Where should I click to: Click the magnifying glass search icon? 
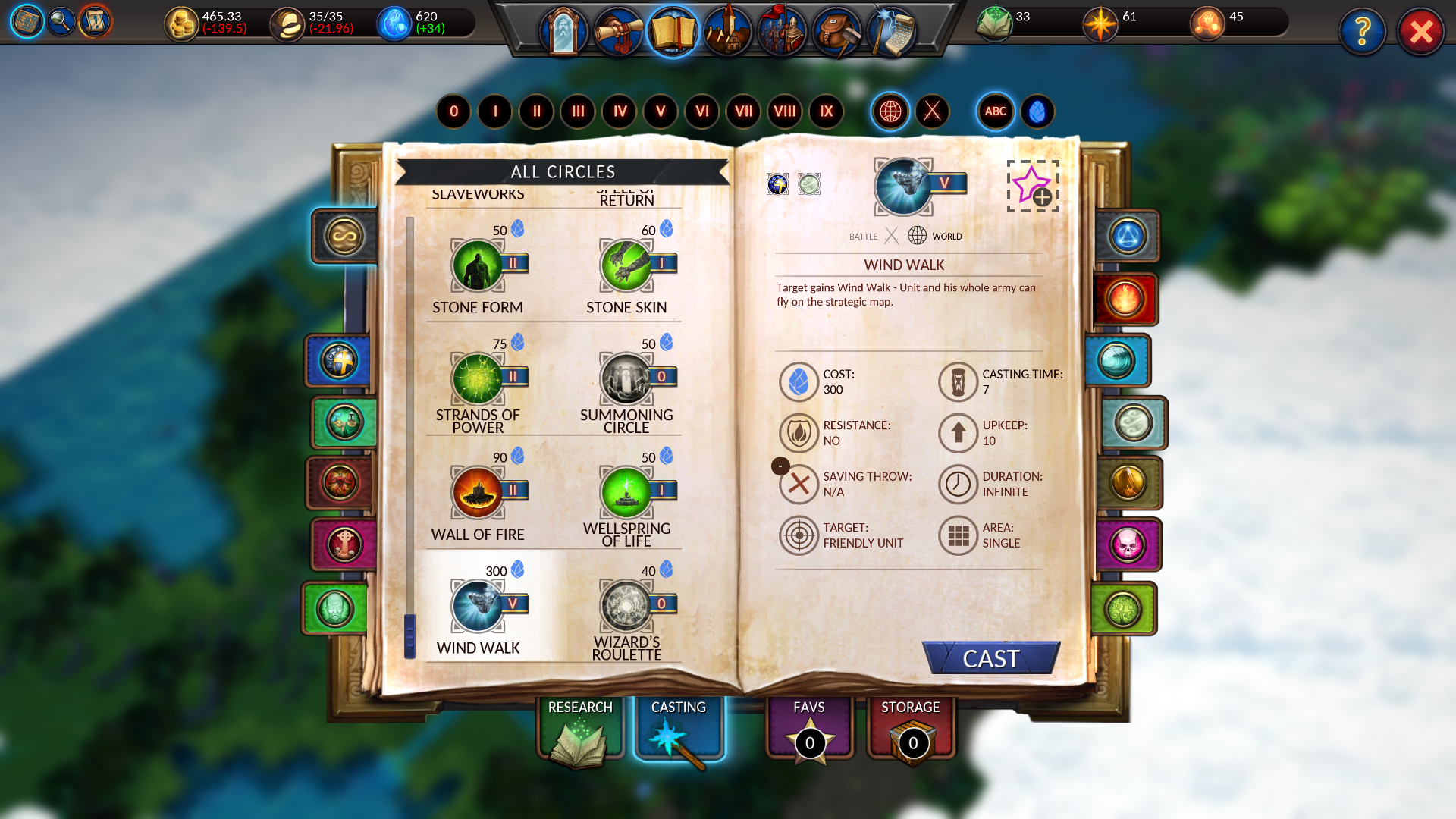[61, 21]
